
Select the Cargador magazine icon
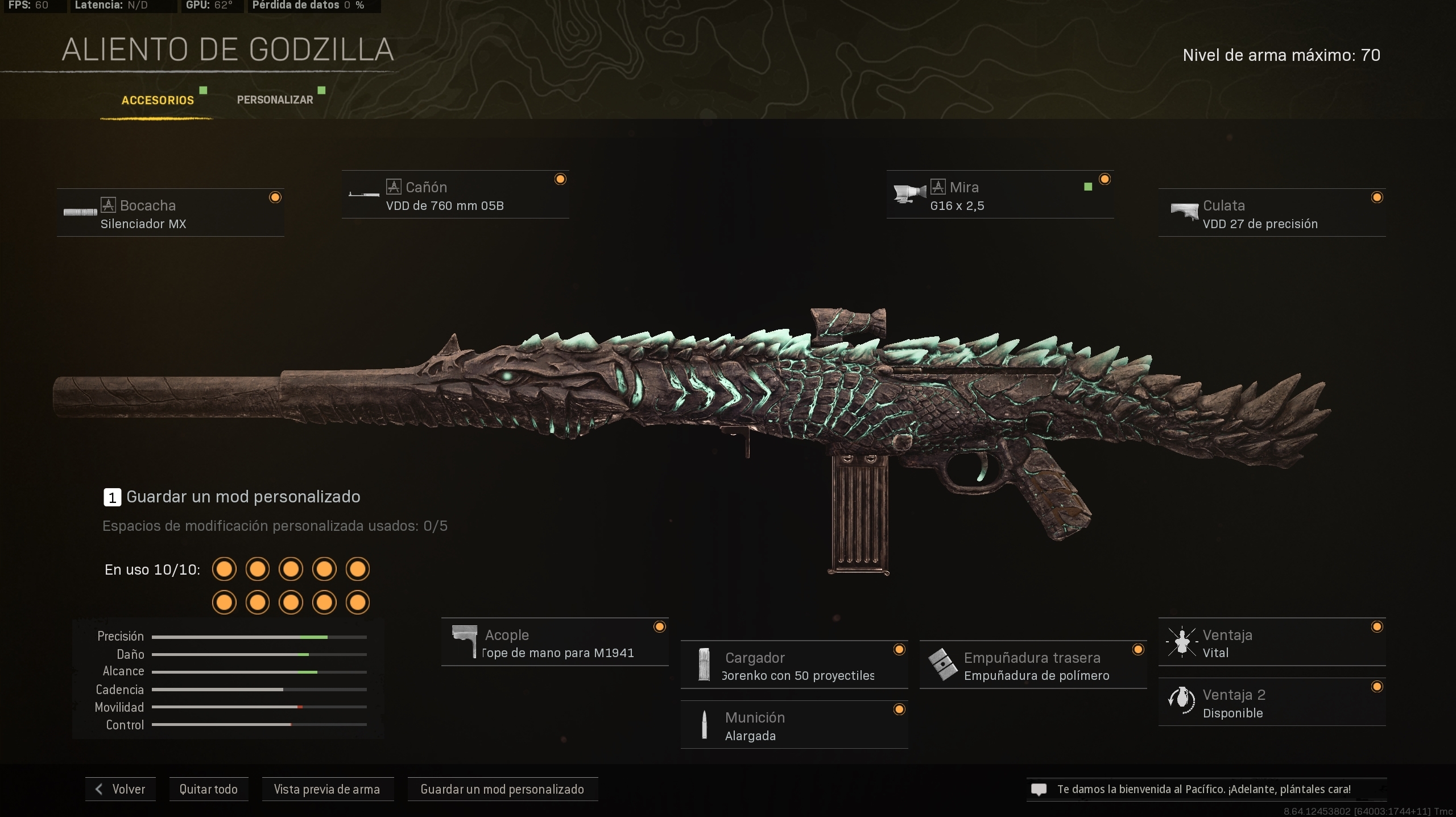[x=705, y=665]
